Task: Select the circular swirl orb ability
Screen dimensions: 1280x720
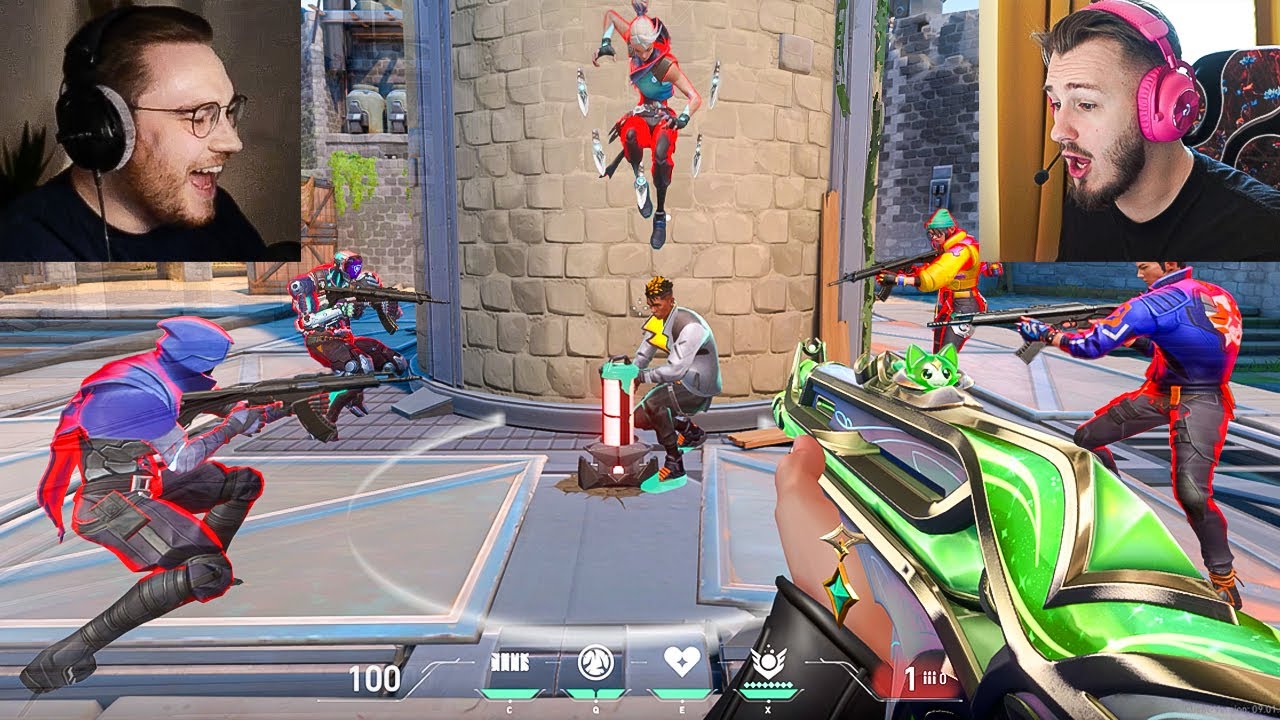Action: point(596,663)
